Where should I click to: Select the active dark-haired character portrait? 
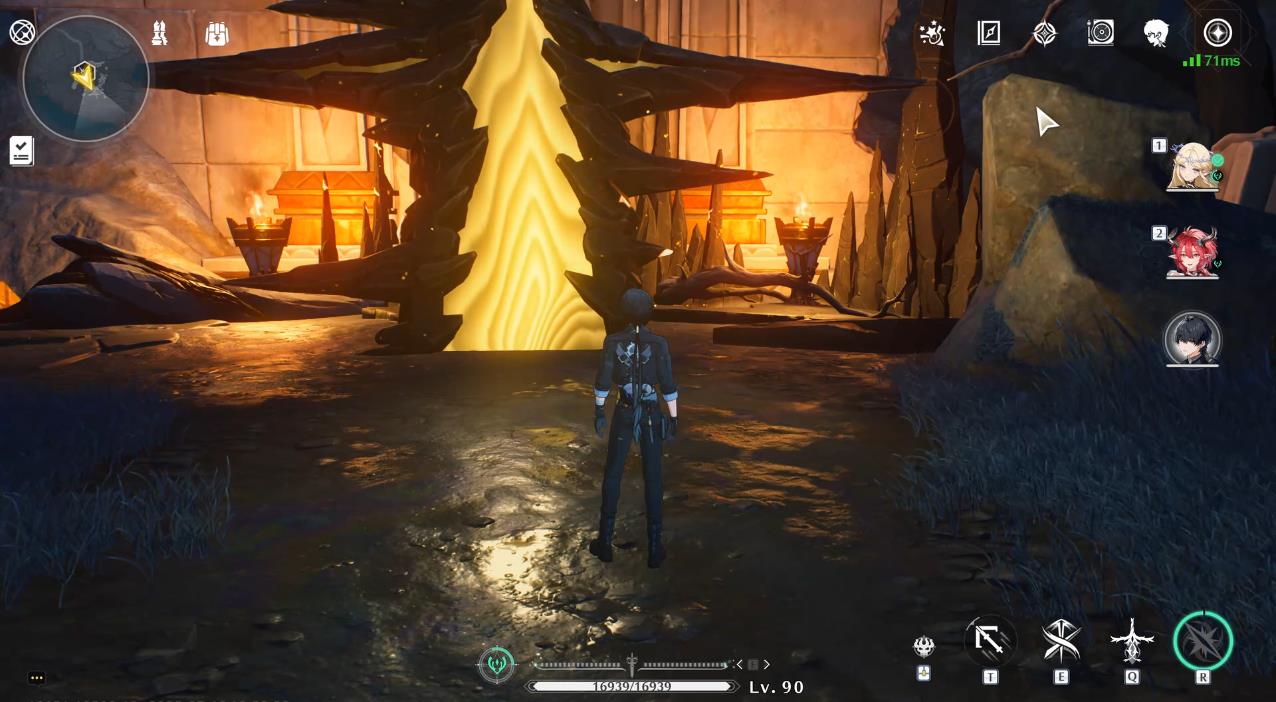click(x=1192, y=338)
